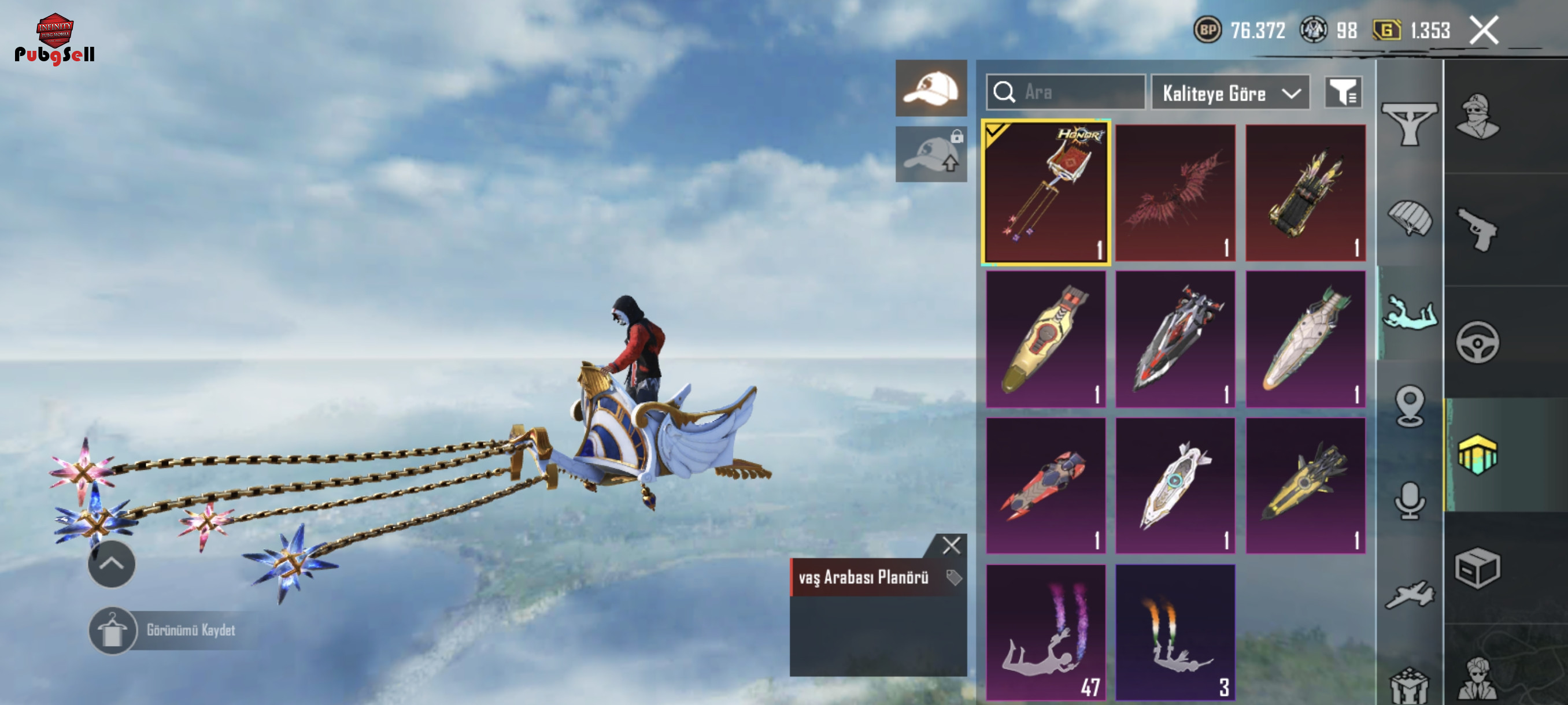Choose the purple smoke skydiving trail
Screen dimensions: 1568x705
tap(1046, 632)
